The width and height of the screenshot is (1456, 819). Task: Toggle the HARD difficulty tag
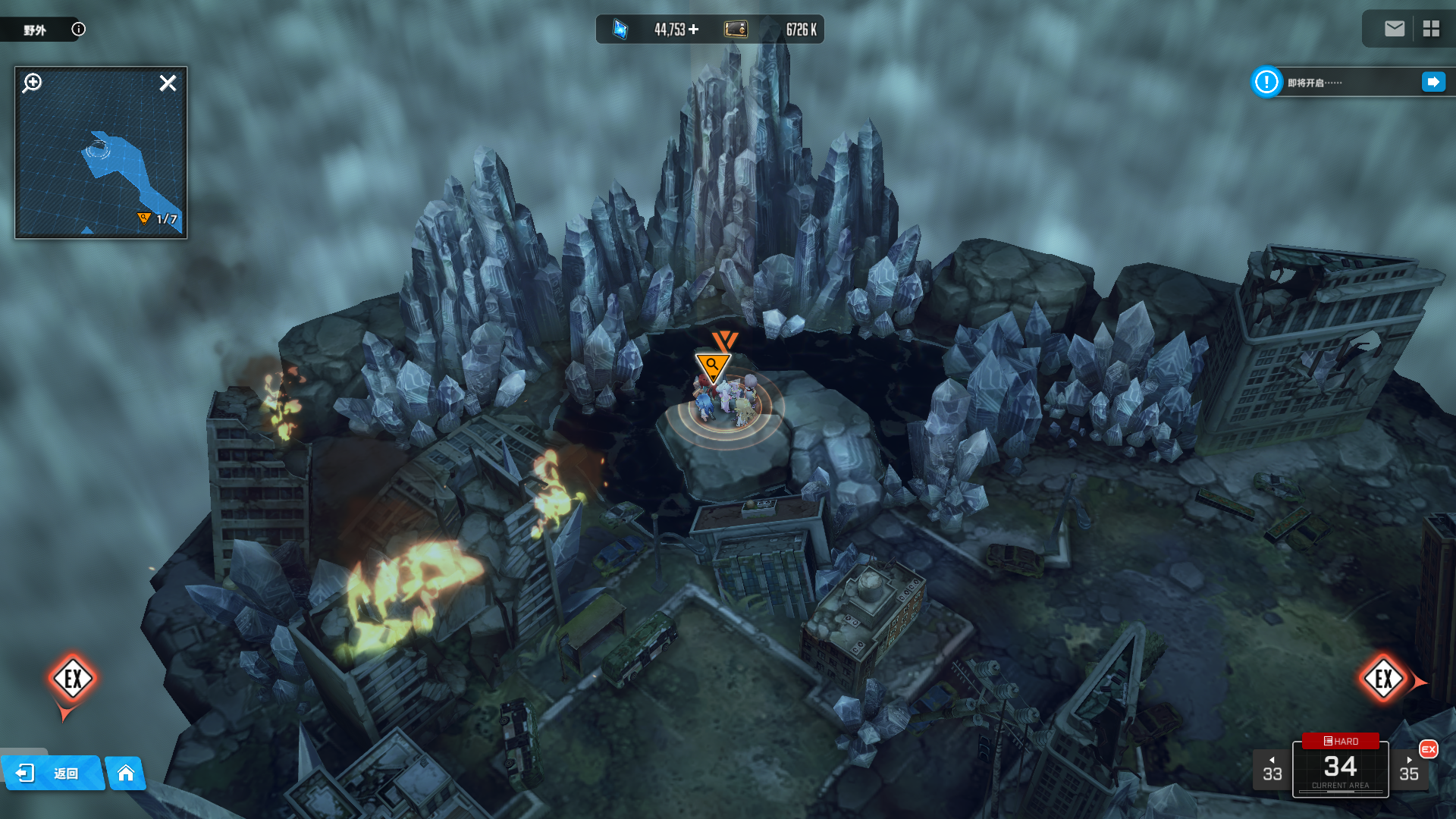(1340, 741)
